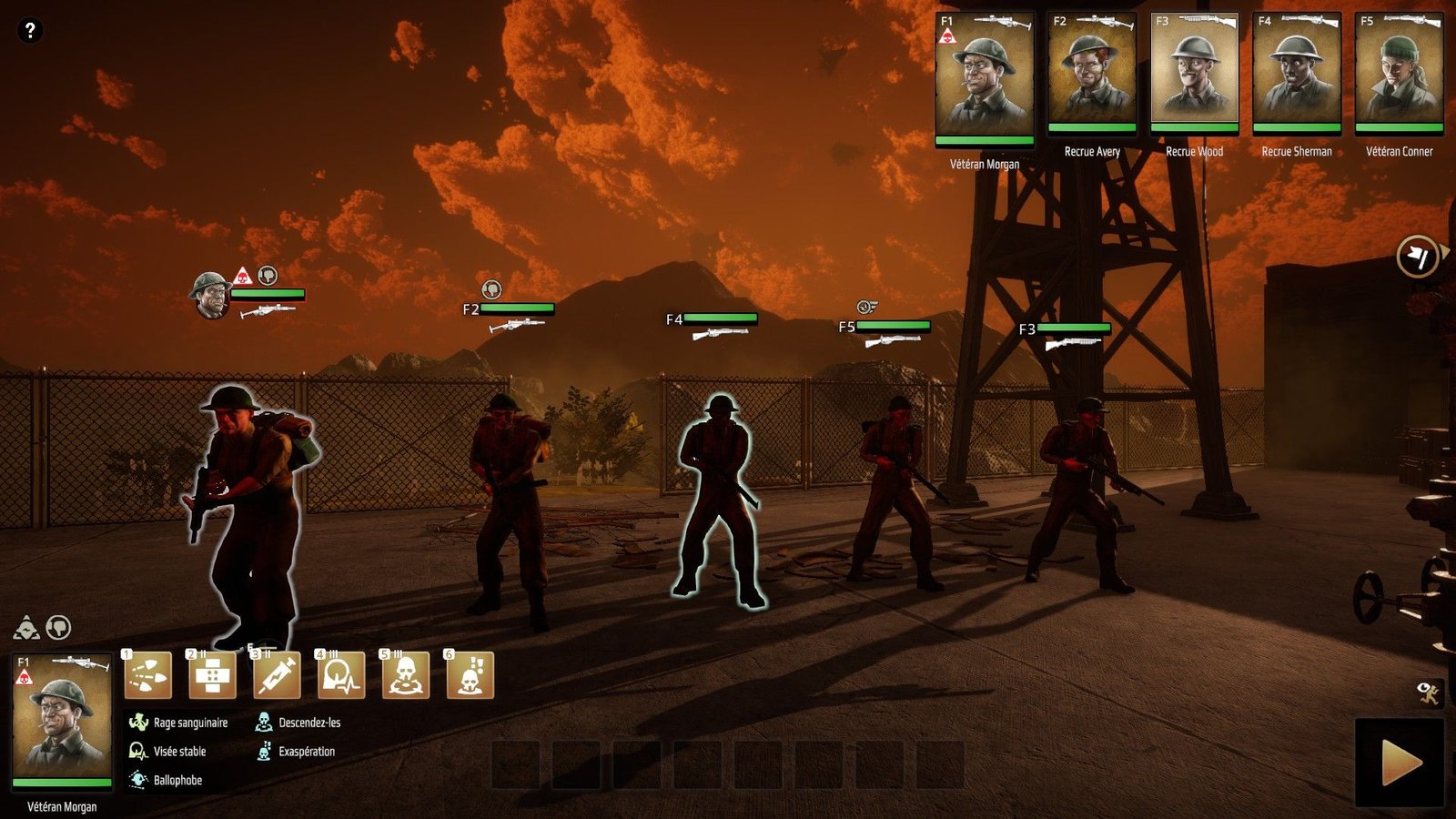Trigger the Visée stable ability in slot 4

pos(341,675)
